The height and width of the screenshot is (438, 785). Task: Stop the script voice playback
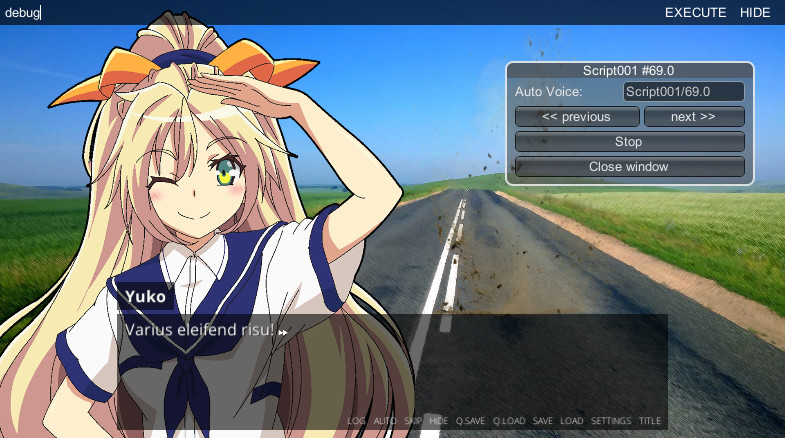coord(628,142)
